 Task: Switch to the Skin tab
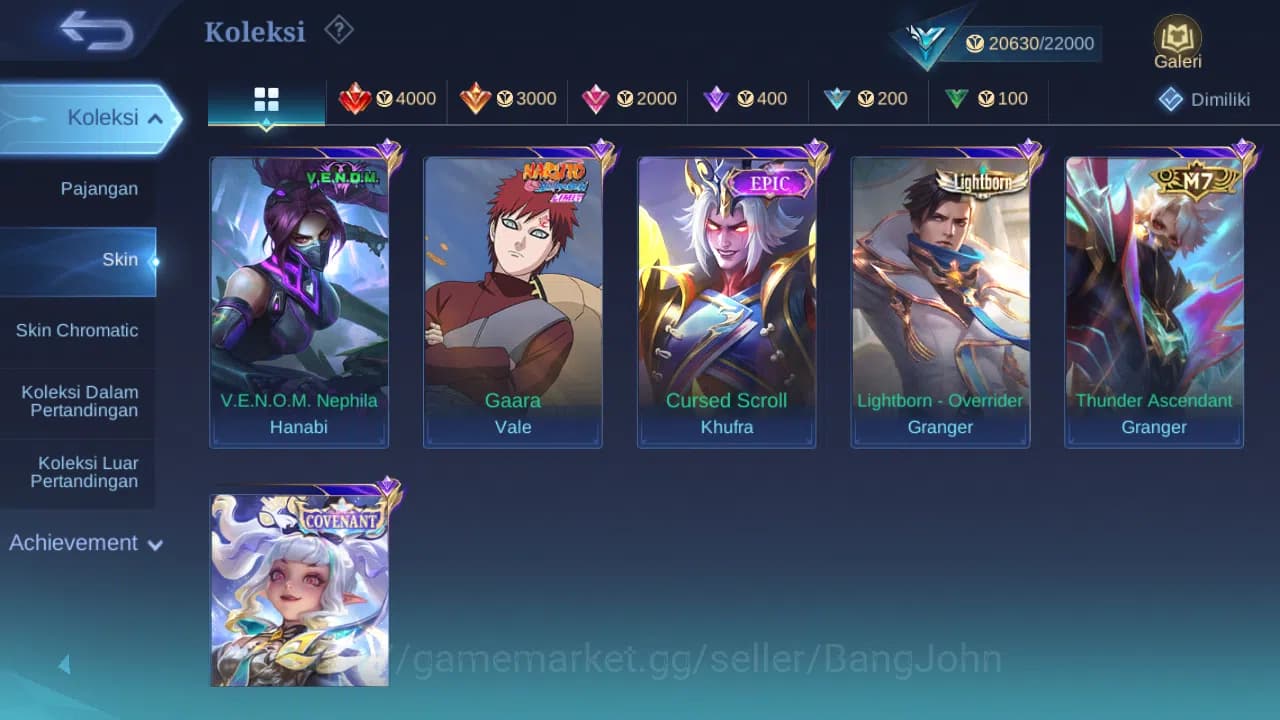[120, 259]
